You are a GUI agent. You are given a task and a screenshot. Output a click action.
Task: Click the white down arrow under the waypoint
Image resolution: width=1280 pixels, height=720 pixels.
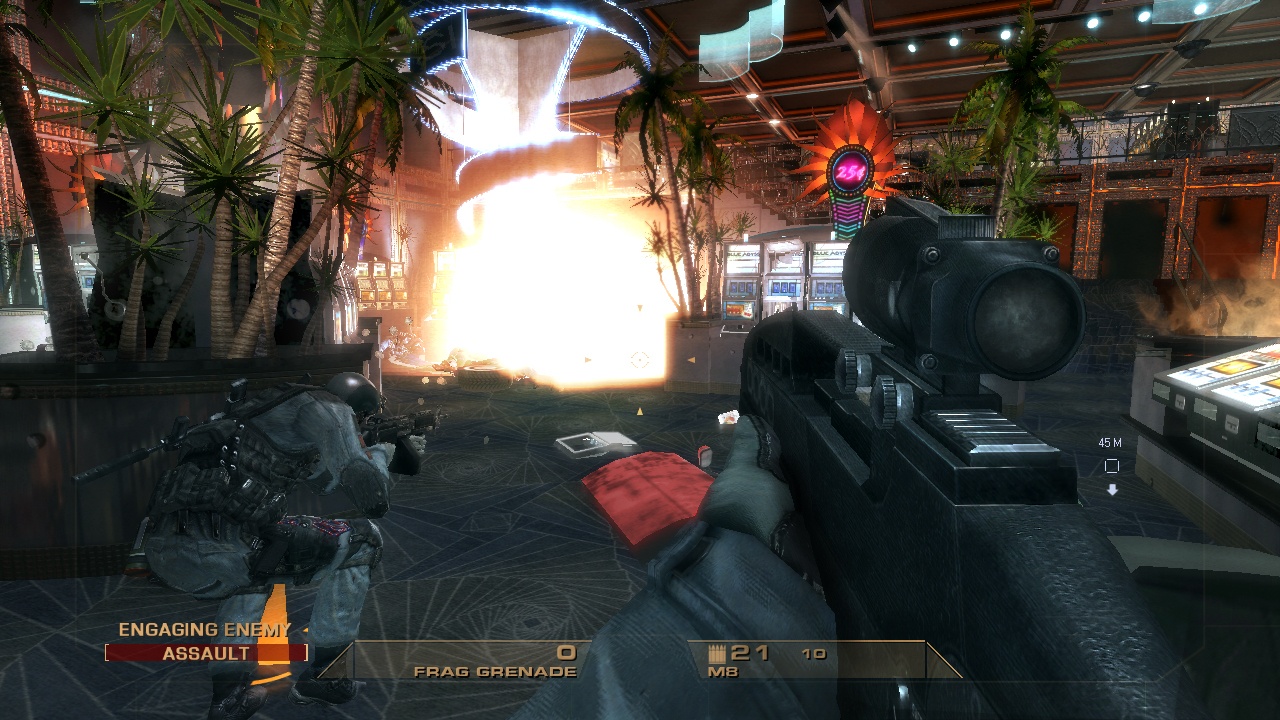[1114, 489]
